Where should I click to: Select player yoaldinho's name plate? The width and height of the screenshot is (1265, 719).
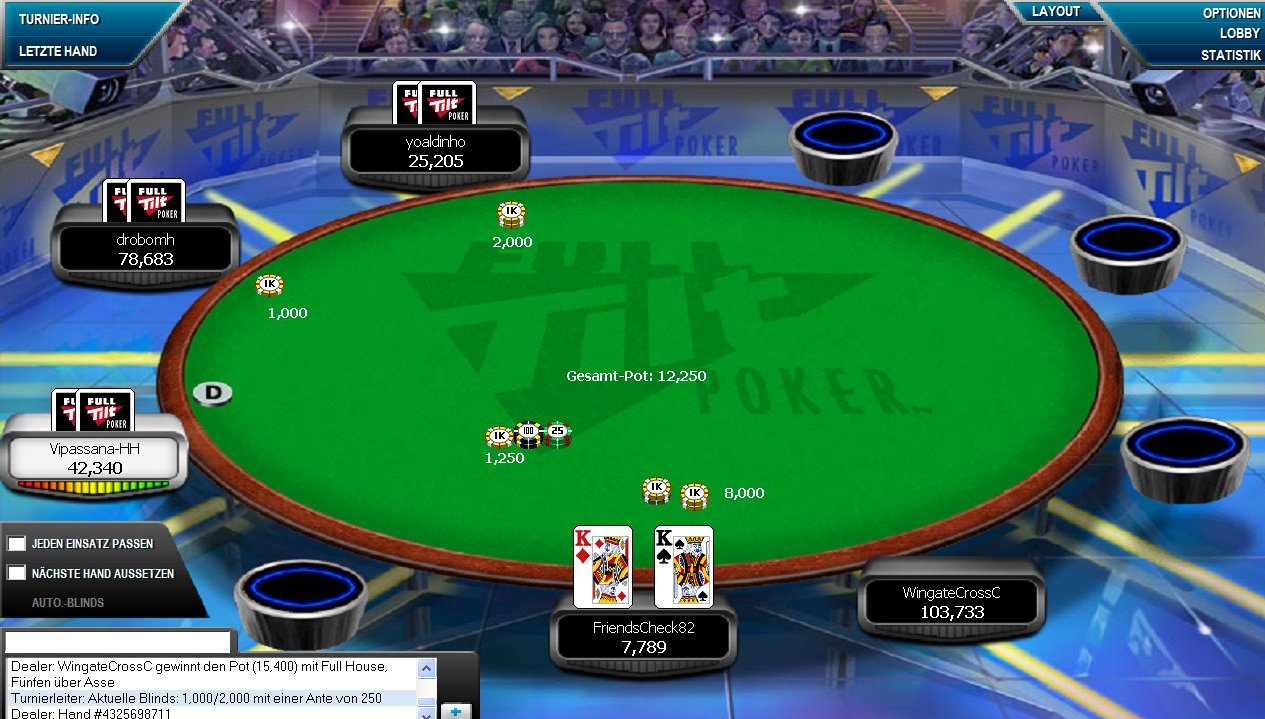point(435,152)
